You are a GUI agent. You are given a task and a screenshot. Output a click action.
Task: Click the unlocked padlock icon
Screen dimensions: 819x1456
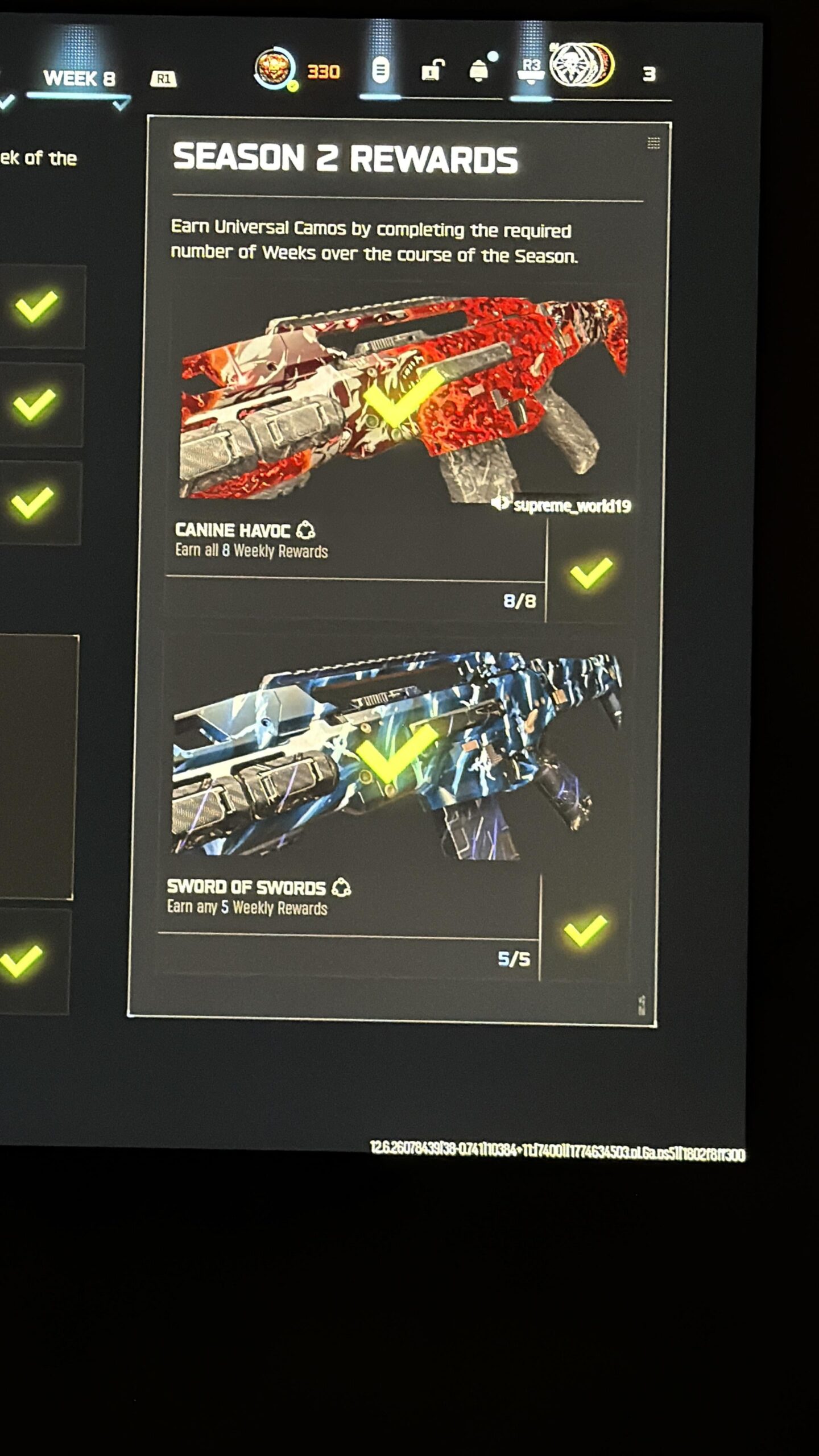click(432, 71)
